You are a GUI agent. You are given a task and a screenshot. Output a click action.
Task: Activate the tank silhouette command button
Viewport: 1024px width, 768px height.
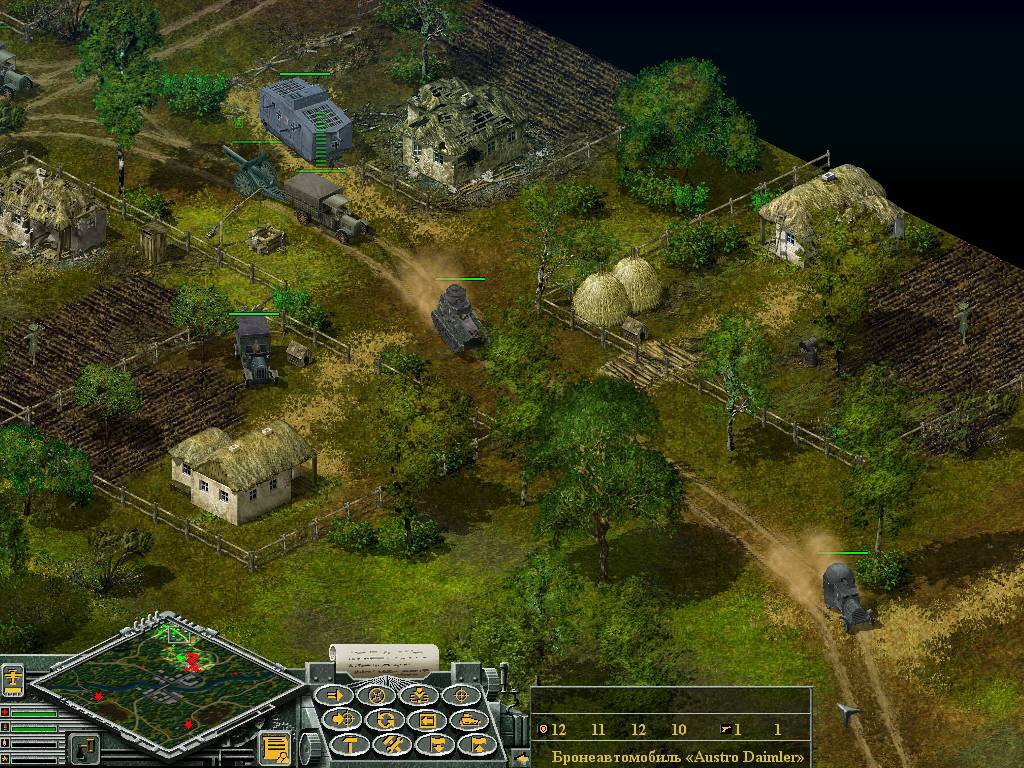tap(469, 719)
